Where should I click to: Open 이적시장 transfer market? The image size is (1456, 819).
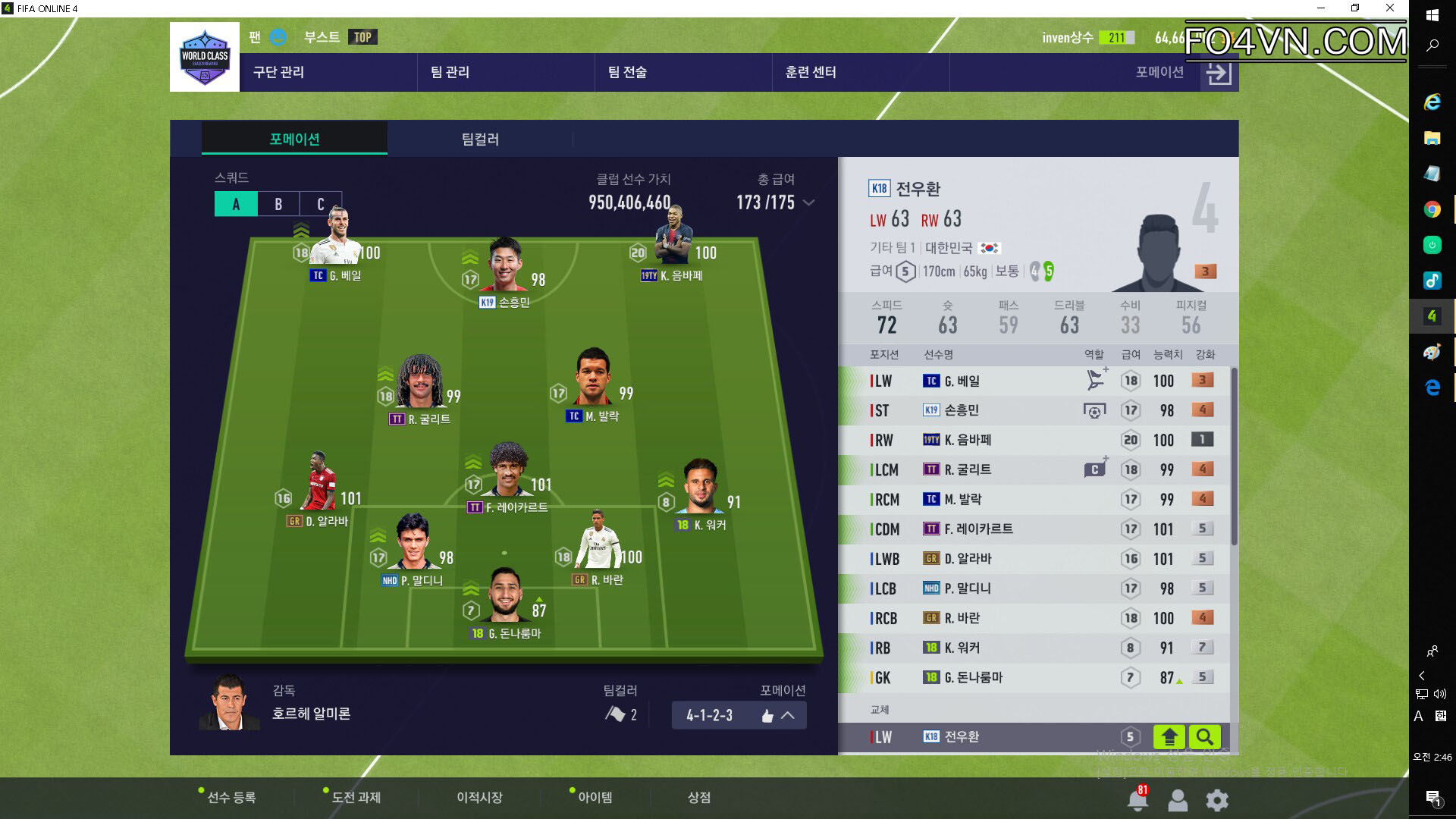[x=479, y=797]
